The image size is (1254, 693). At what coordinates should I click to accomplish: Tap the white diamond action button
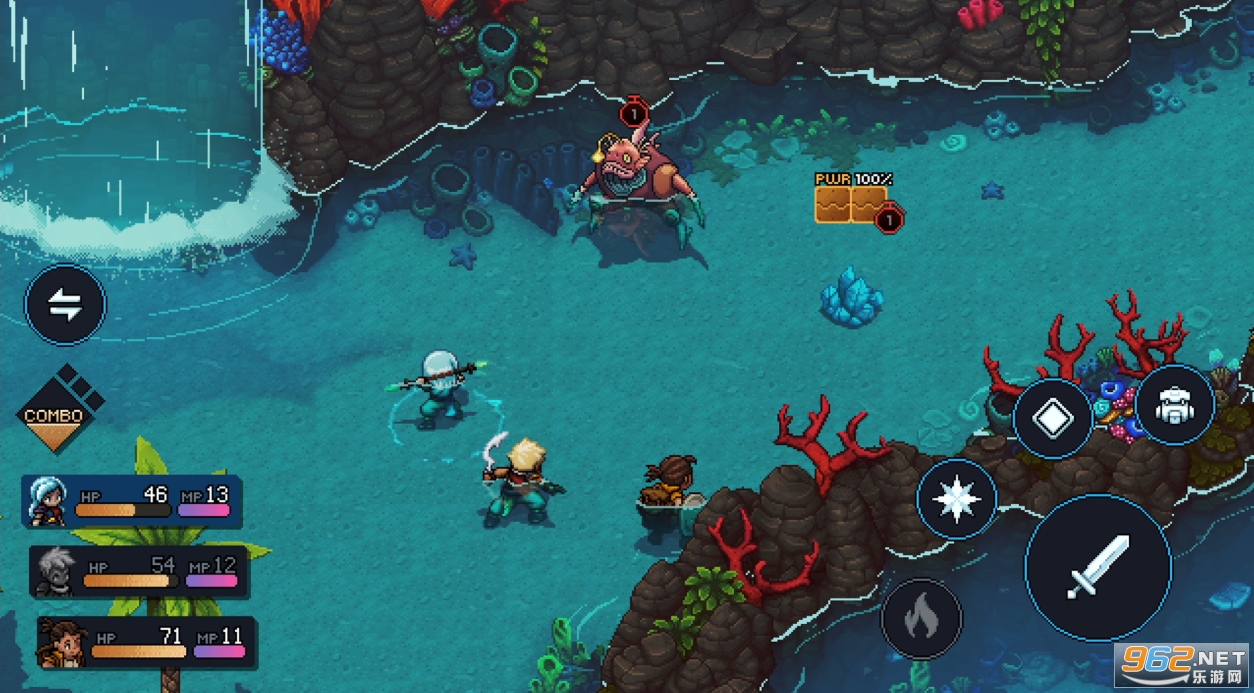[x=1052, y=419]
